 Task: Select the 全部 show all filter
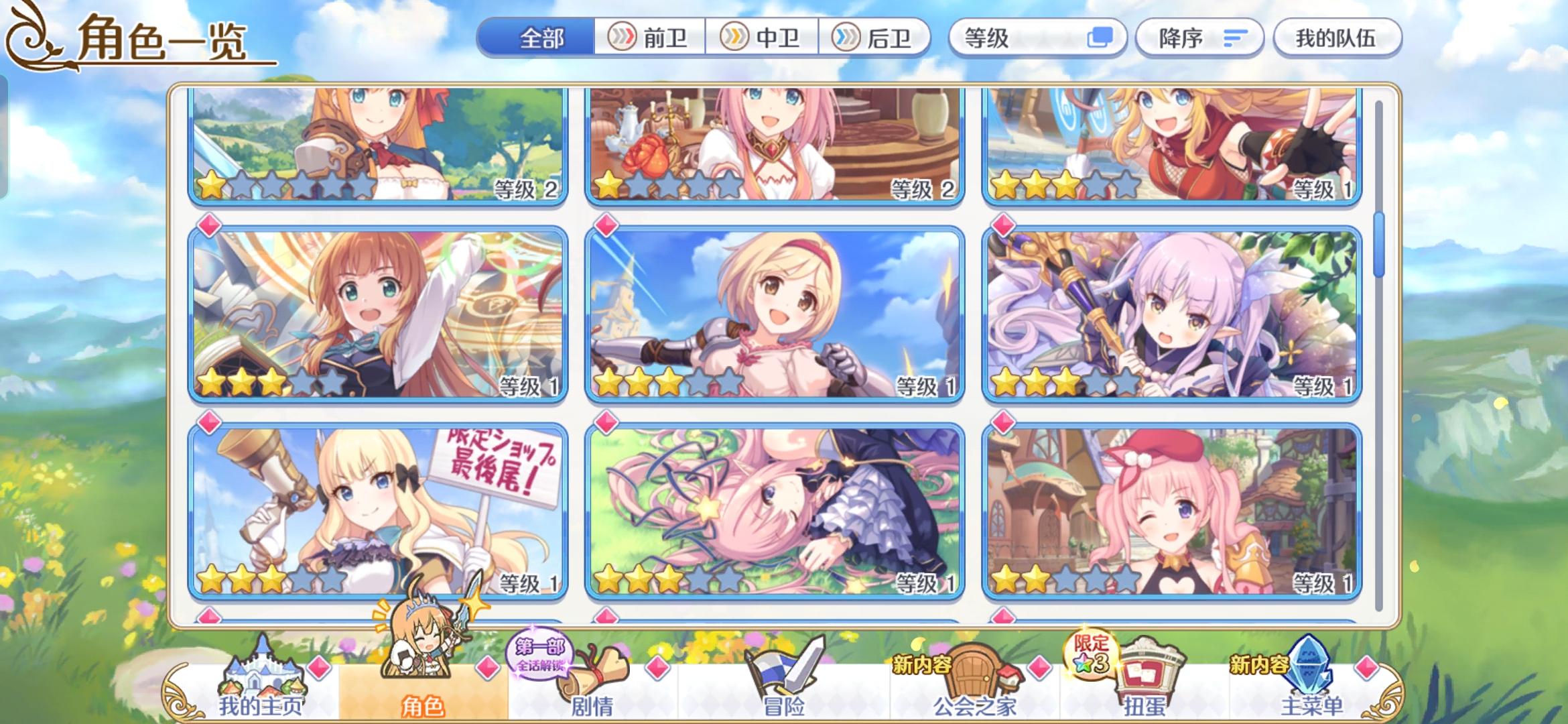[x=541, y=38]
